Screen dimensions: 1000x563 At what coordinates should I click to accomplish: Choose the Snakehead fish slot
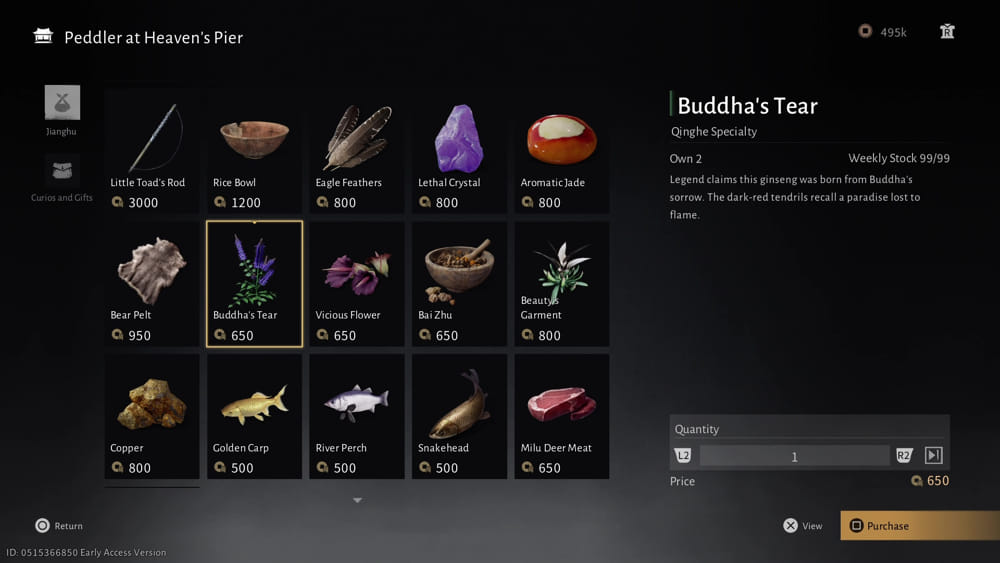459,416
